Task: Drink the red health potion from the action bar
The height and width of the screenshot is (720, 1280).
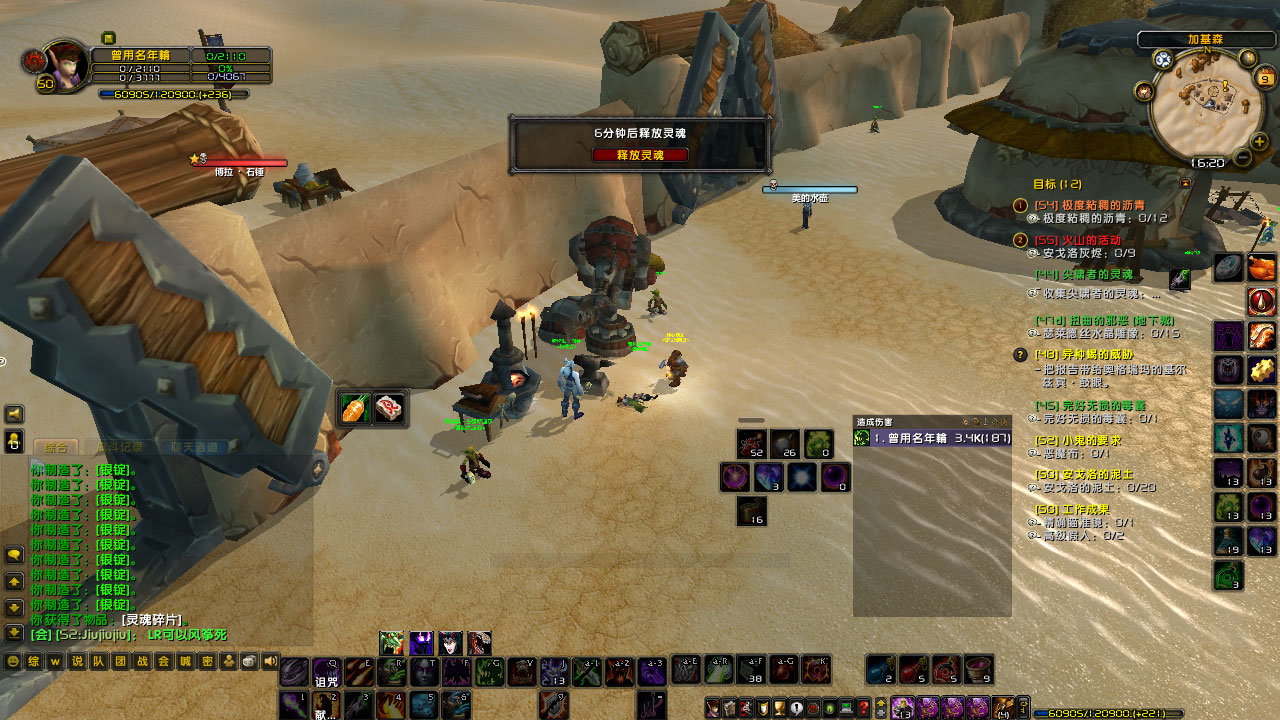Action: click(912, 670)
